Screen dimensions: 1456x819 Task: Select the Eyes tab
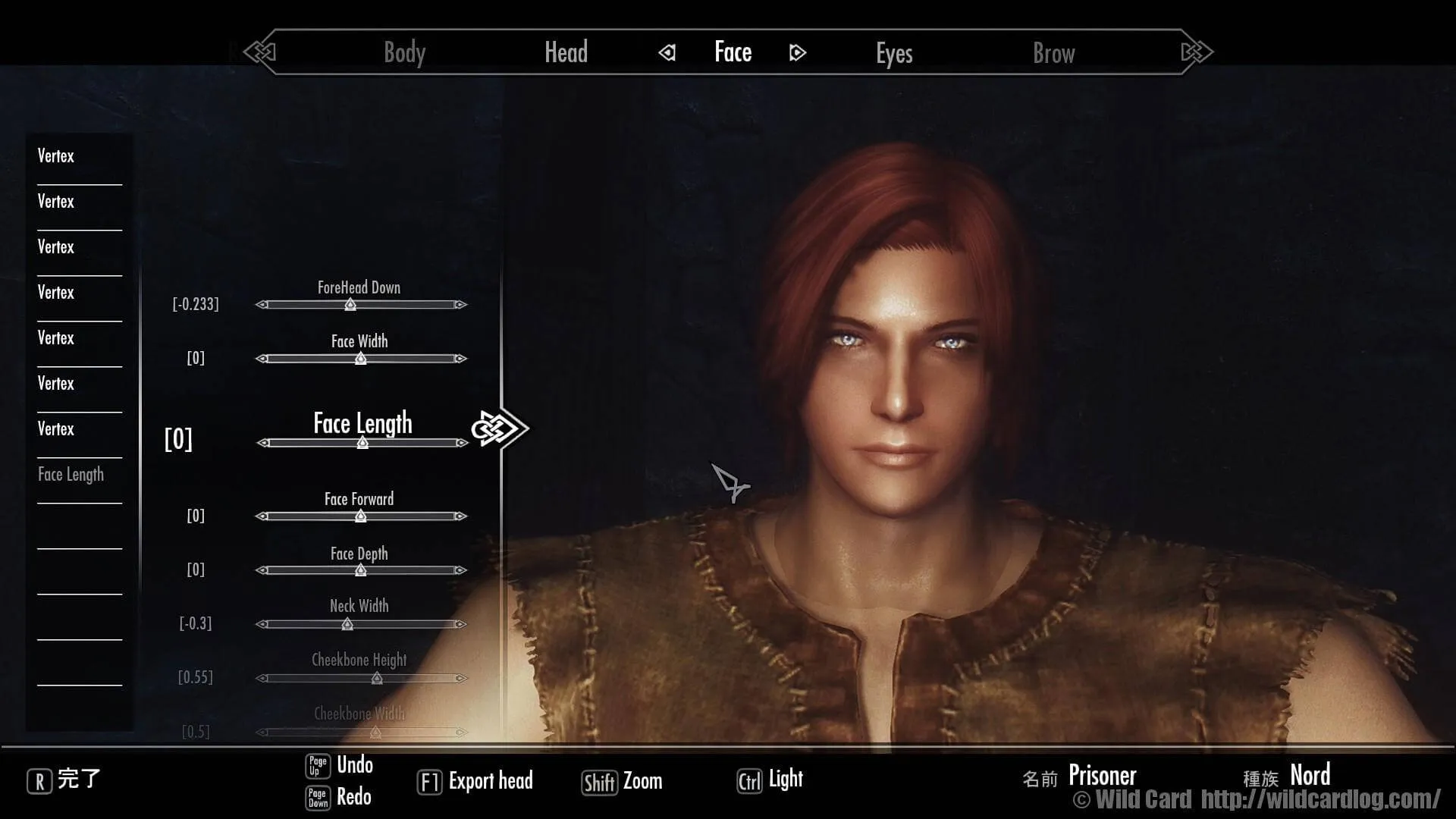coord(894,53)
